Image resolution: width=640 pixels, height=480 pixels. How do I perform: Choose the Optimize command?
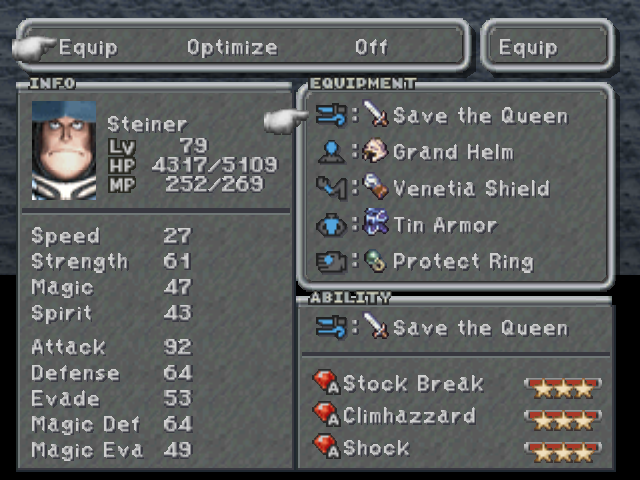point(232,47)
